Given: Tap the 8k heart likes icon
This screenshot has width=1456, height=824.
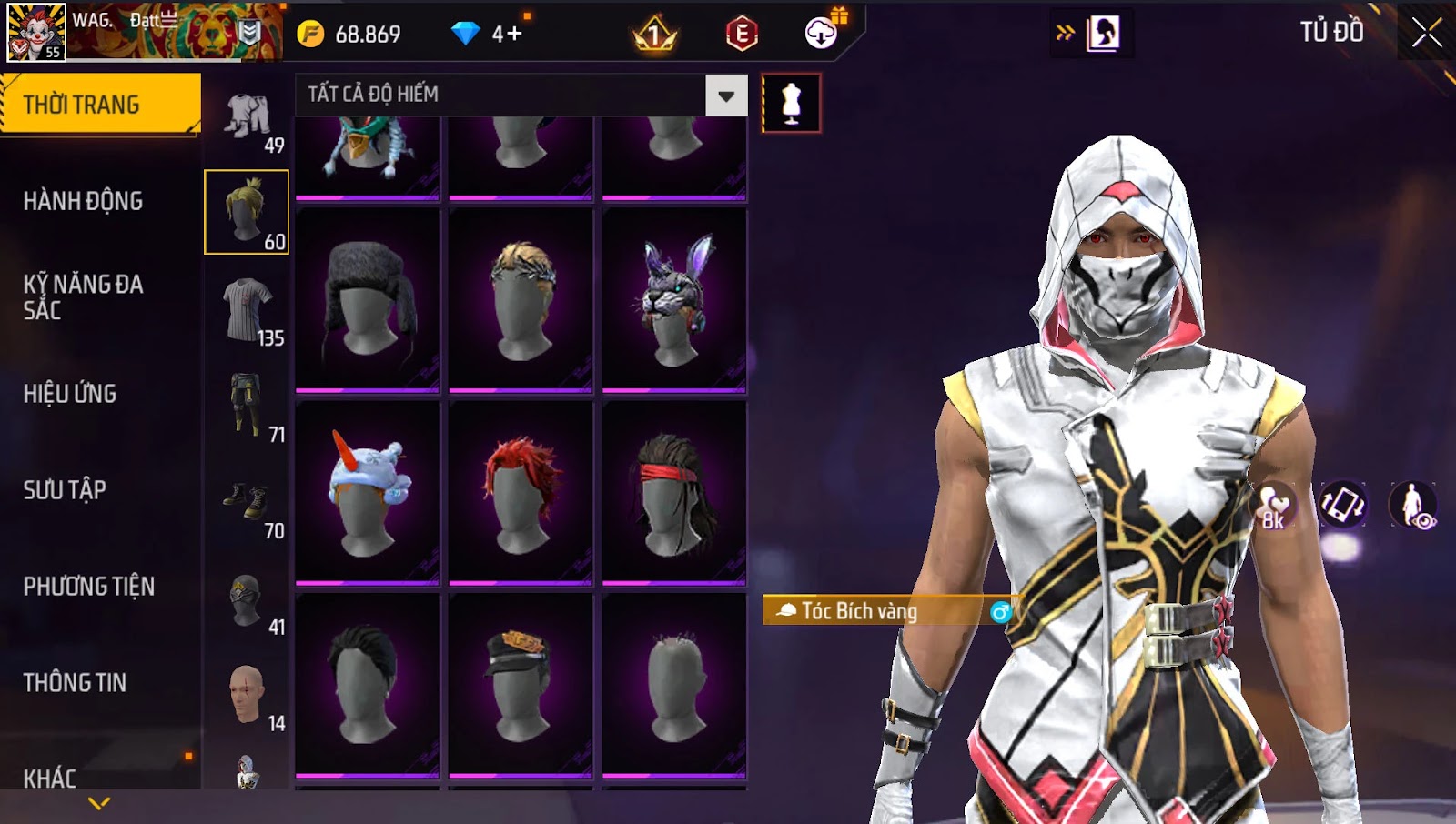Looking at the screenshot, I should [x=1273, y=506].
